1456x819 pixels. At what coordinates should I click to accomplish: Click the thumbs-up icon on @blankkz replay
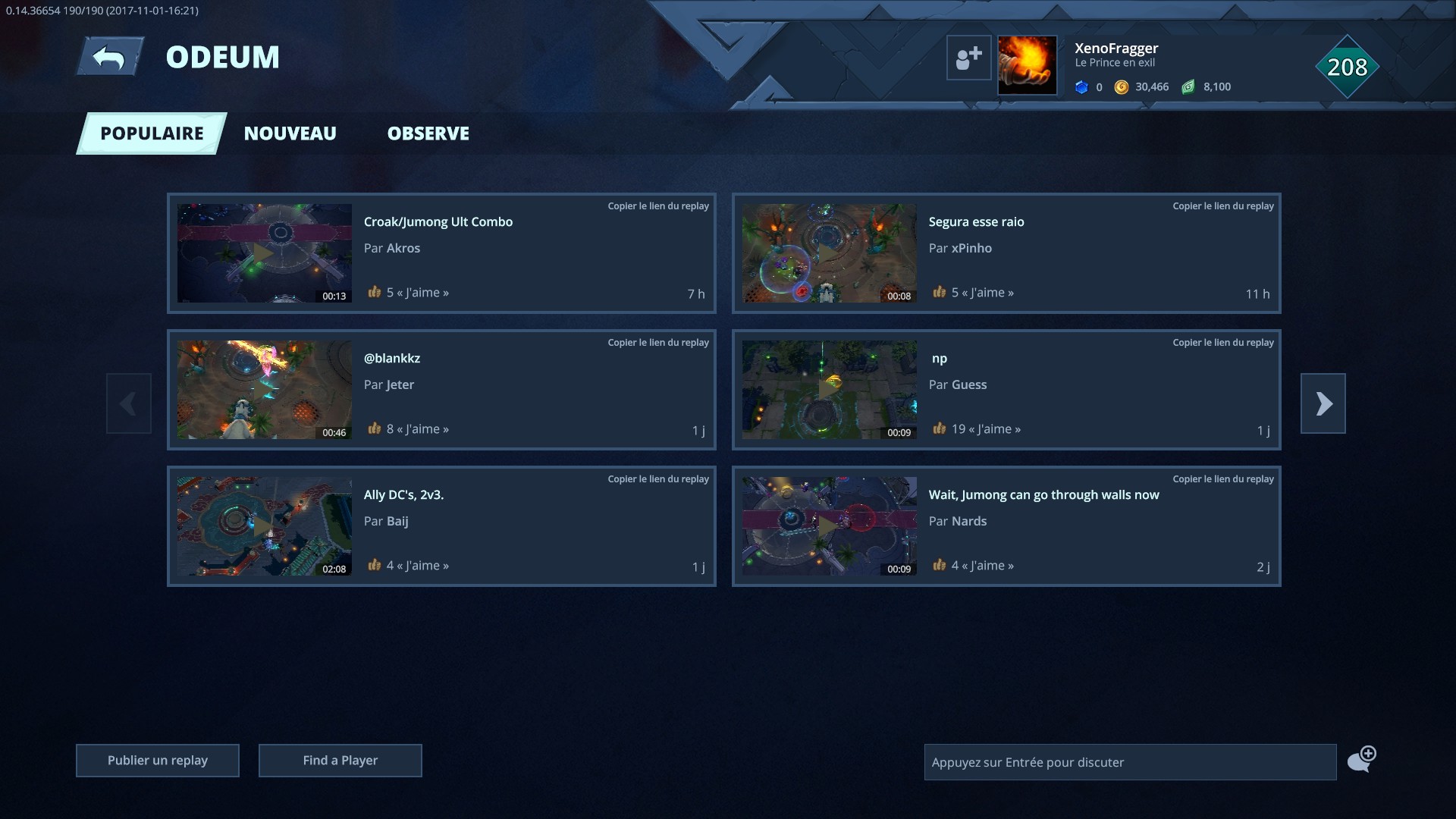[x=373, y=428]
